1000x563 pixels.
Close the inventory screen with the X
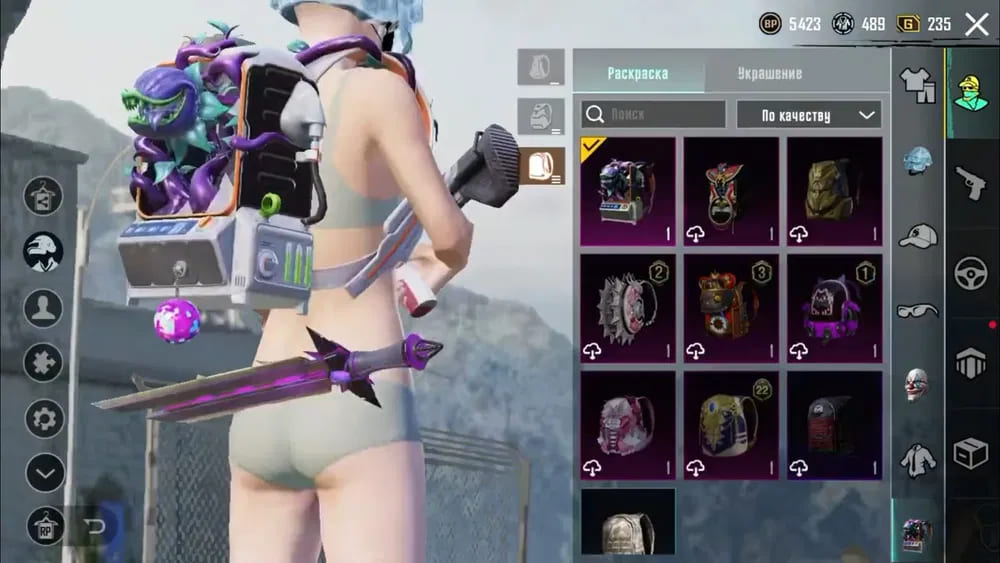pyautogui.click(x=976, y=25)
